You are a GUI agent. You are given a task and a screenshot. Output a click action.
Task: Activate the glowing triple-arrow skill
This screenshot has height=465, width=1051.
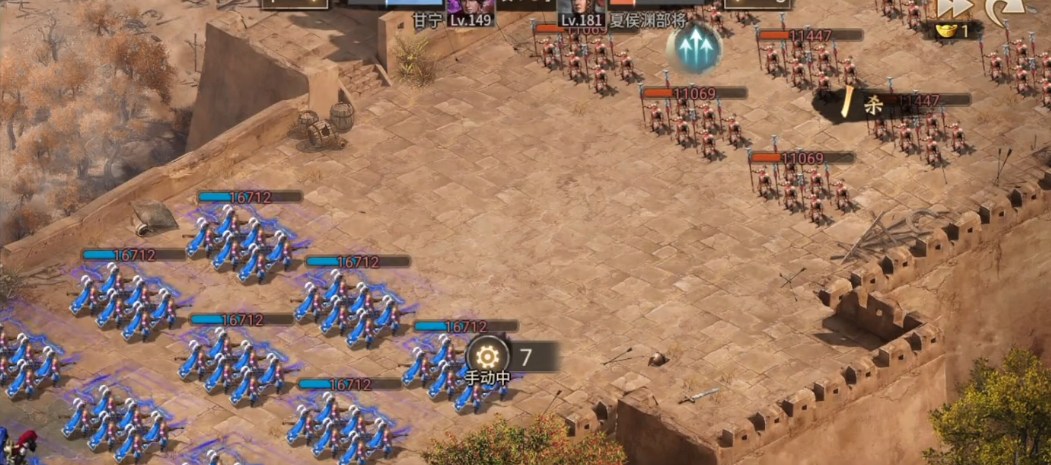click(x=695, y=47)
